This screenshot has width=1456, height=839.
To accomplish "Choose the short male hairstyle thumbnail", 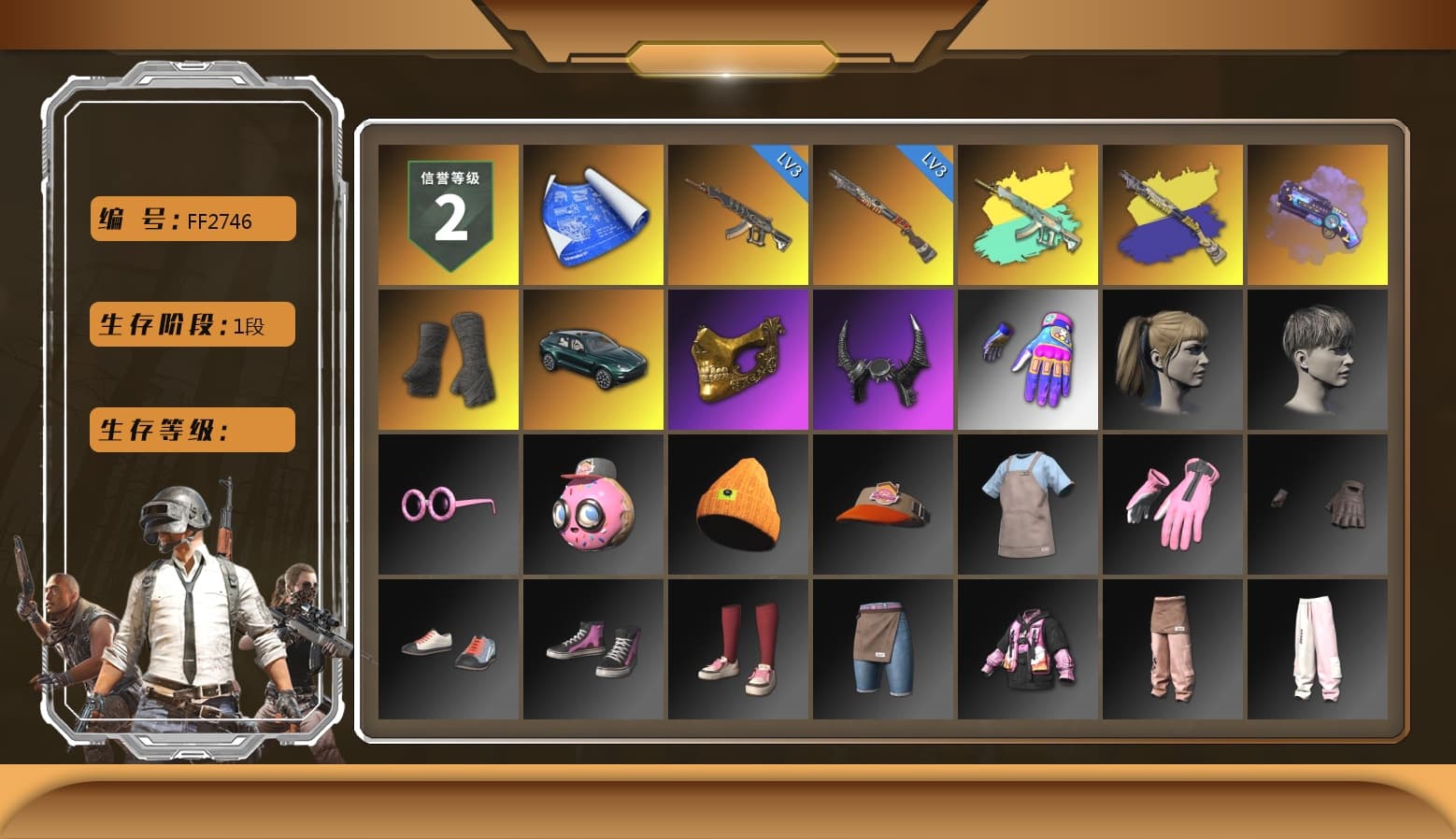I will 1318,359.
